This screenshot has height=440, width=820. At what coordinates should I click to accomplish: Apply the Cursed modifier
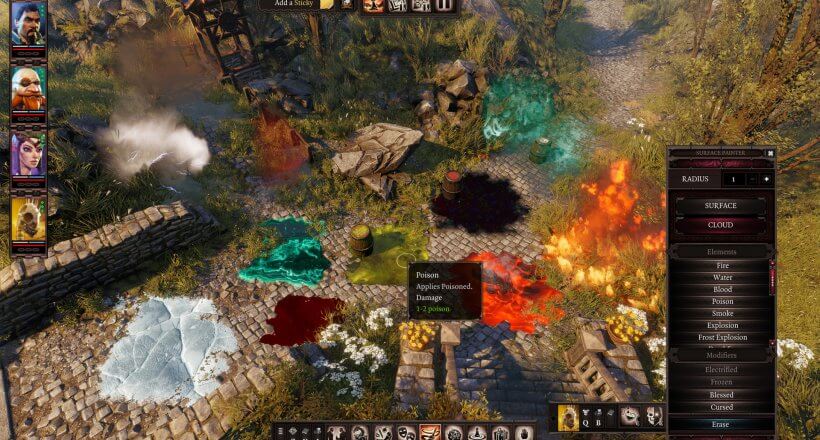[x=721, y=407]
